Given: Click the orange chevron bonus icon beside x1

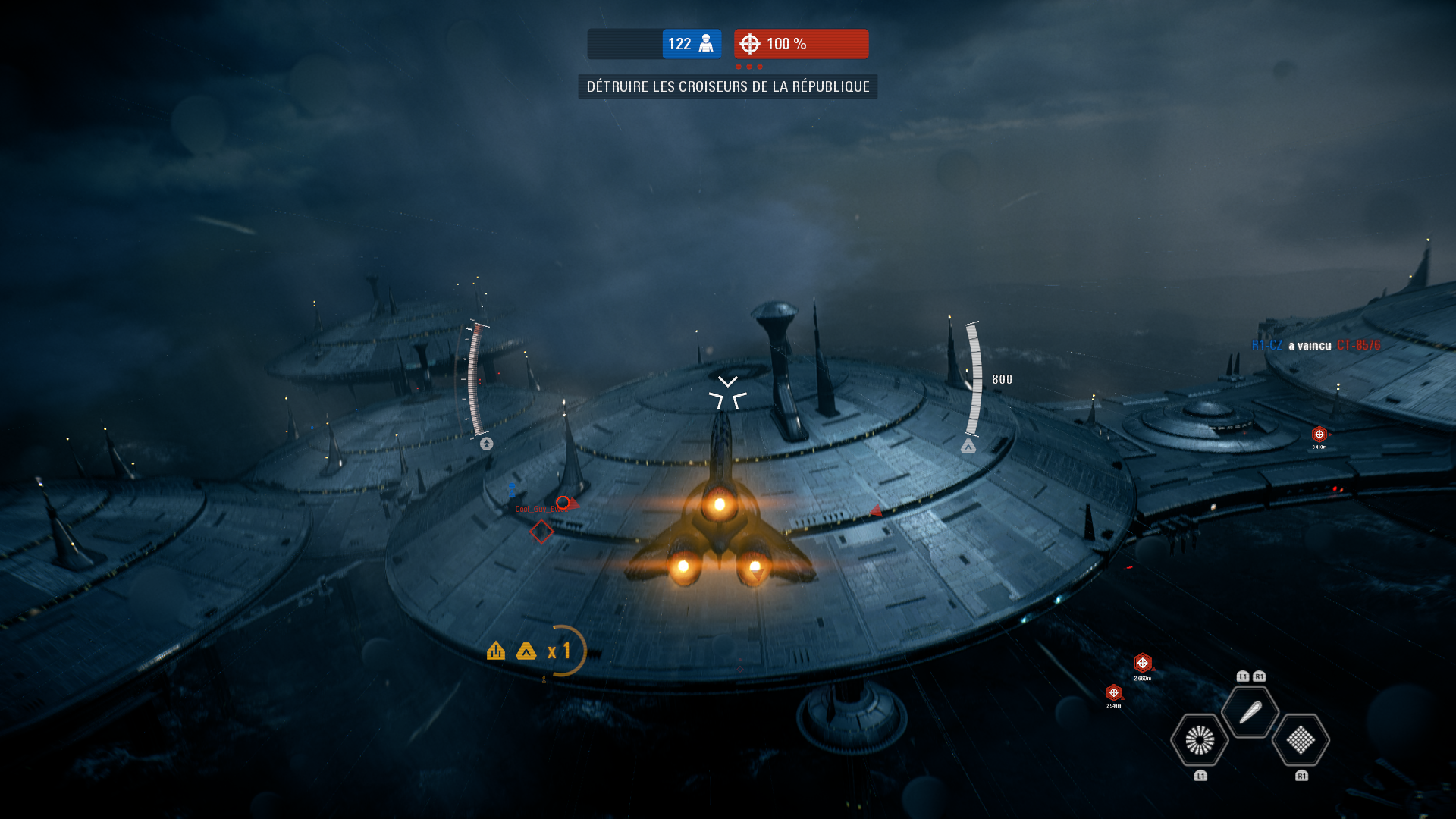Looking at the screenshot, I should tap(526, 651).
